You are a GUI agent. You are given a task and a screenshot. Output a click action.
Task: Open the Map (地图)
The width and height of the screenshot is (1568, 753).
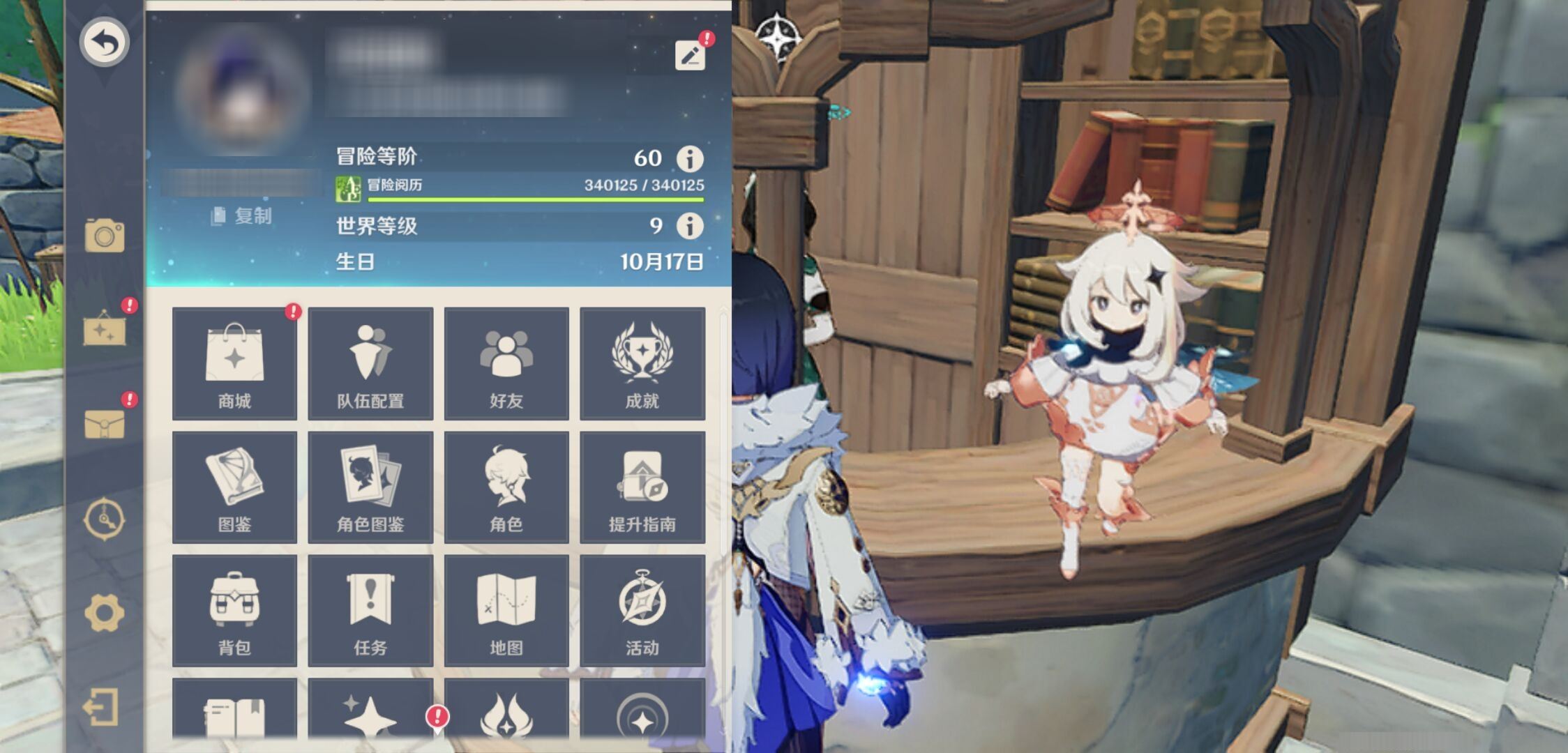point(506,610)
